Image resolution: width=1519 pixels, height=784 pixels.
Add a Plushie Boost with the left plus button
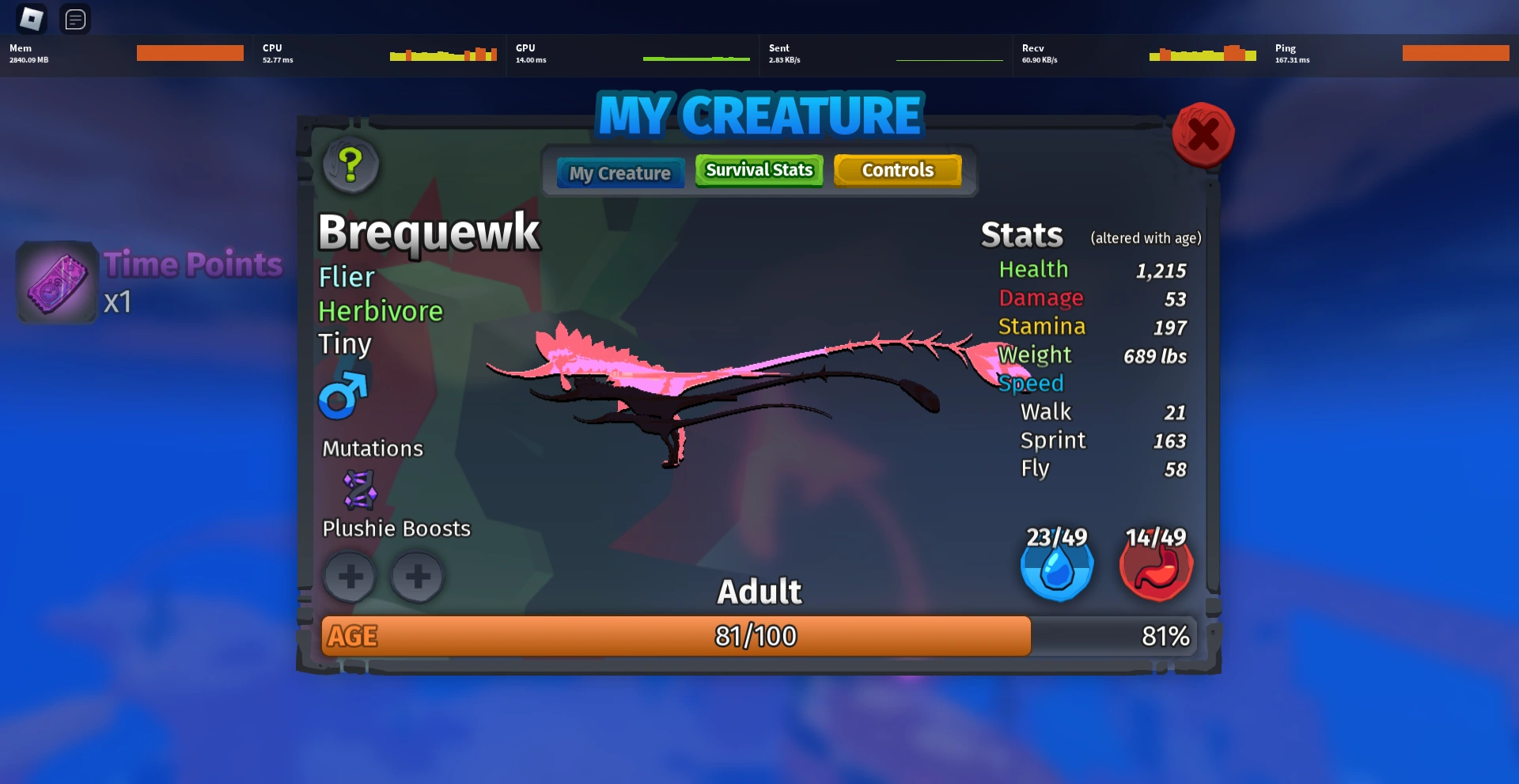[350, 577]
